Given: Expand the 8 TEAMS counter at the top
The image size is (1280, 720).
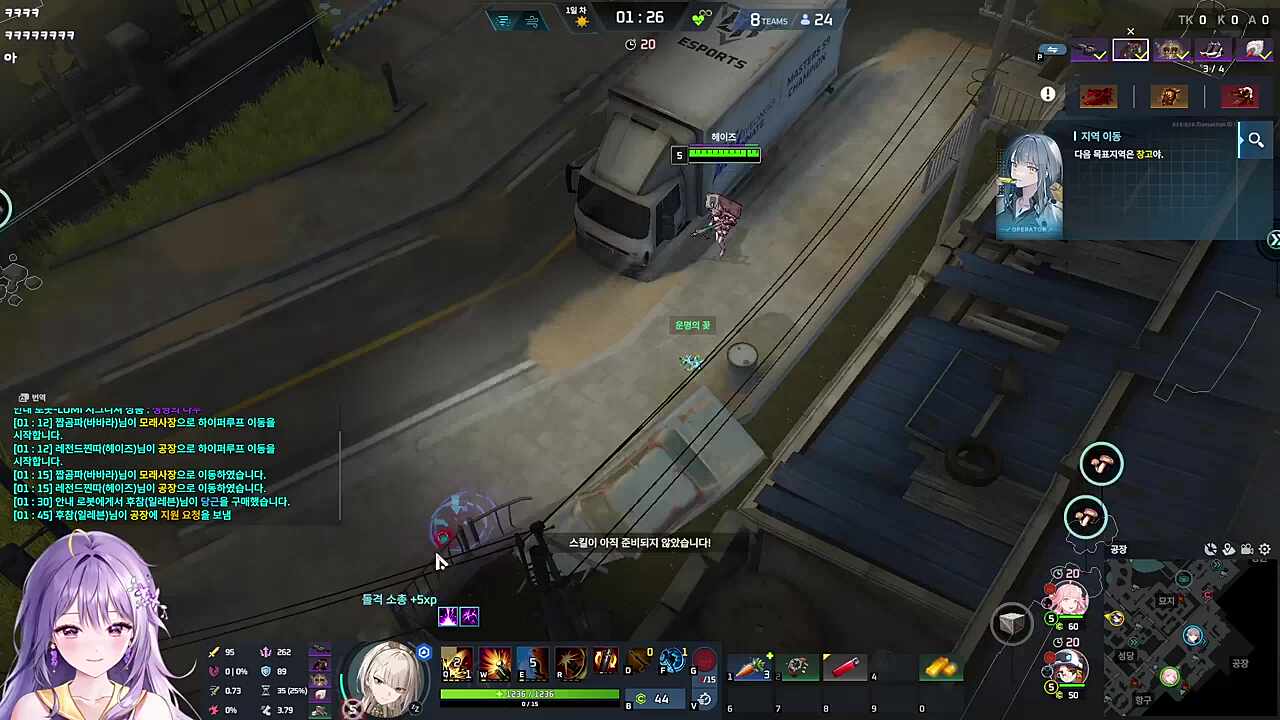Looking at the screenshot, I should tap(768, 20).
